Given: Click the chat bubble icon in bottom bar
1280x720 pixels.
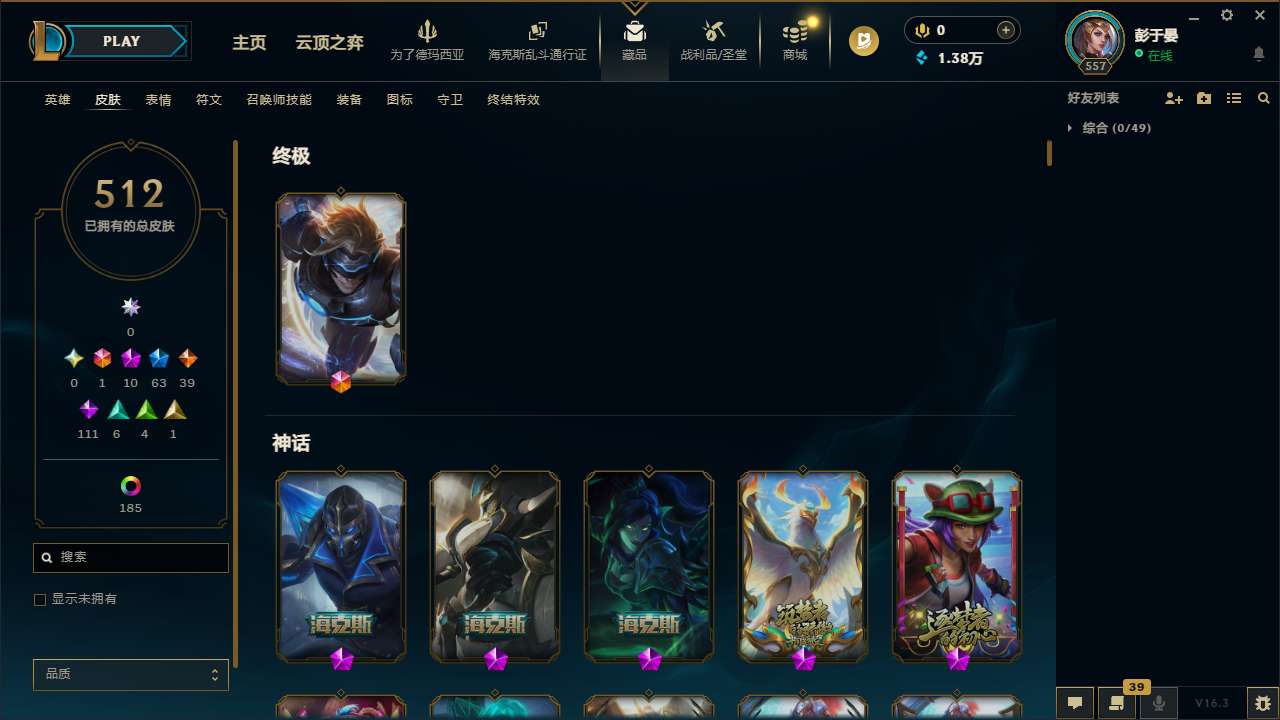Looking at the screenshot, I should click(1074, 703).
